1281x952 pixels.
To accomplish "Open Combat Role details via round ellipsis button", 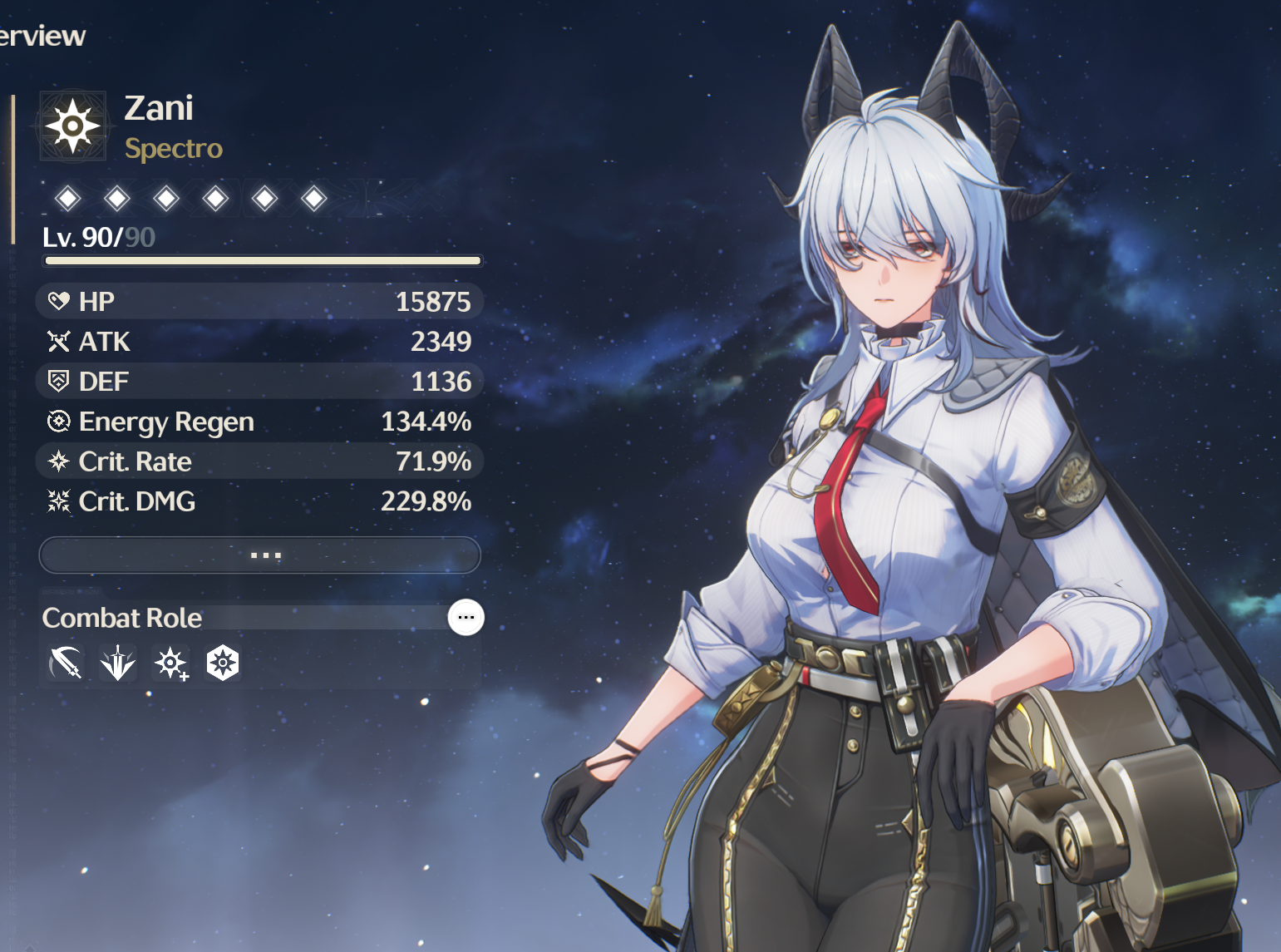I will [466, 617].
